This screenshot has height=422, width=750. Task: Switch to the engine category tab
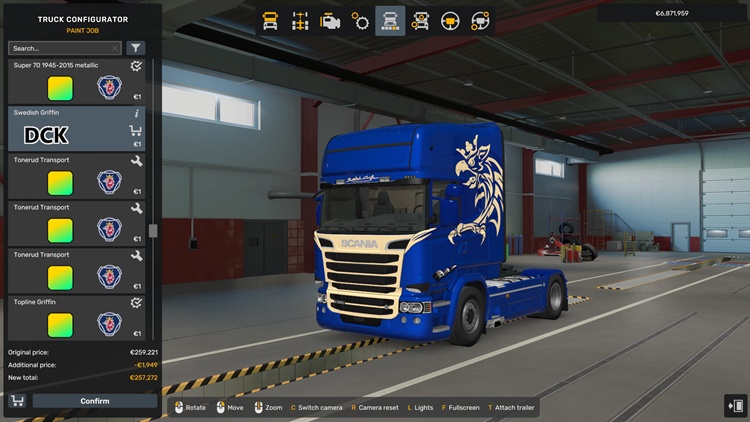point(330,20)
